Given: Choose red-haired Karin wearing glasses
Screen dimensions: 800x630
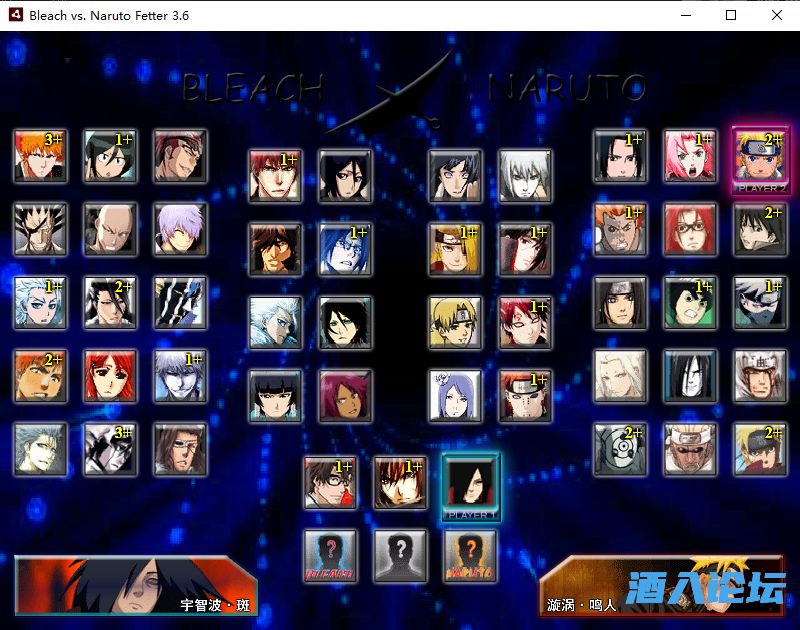Looking at the screenshot, I should [690, 229].
